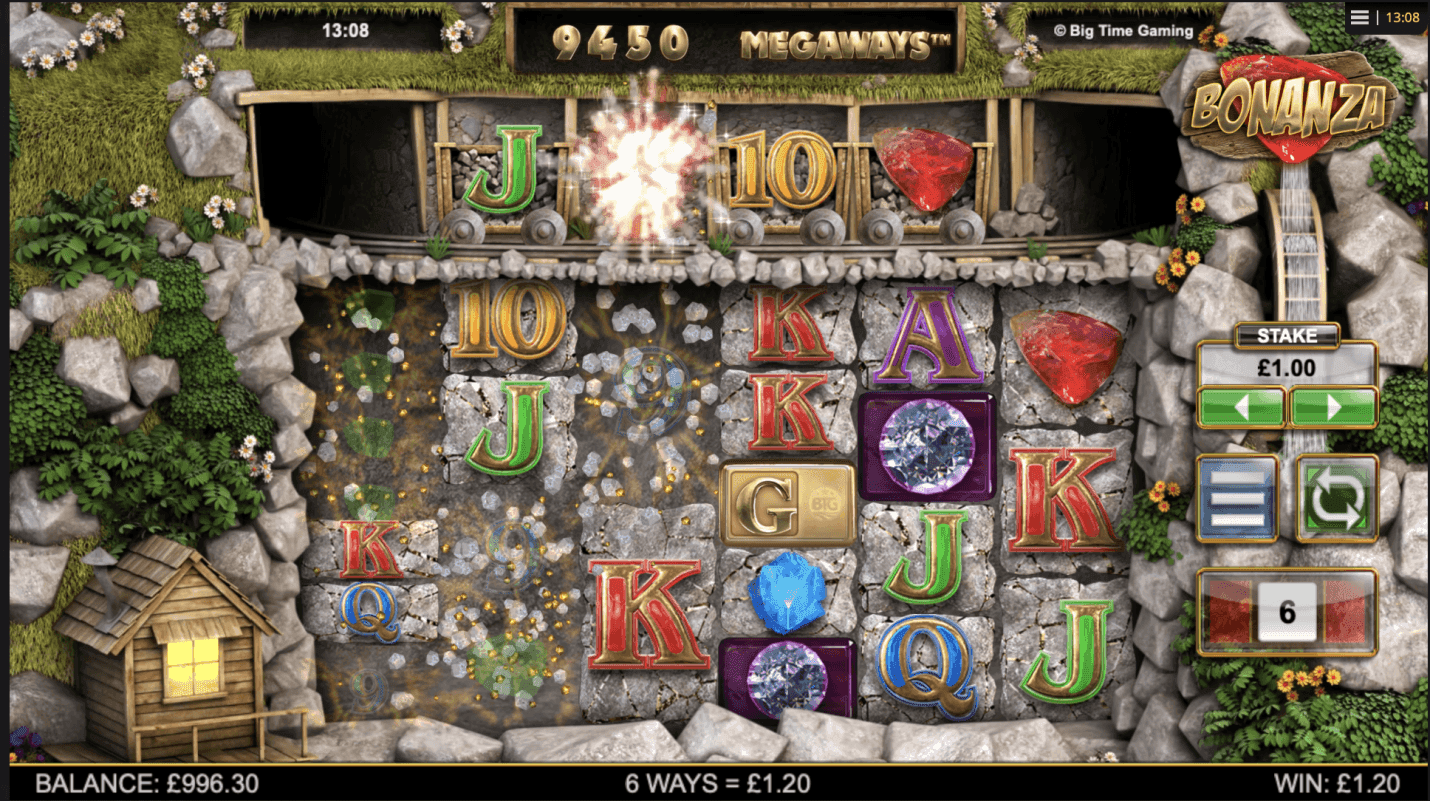Click the blue gem symbol mid reel
The image size is (1430, 801).
tap(786, 596)
